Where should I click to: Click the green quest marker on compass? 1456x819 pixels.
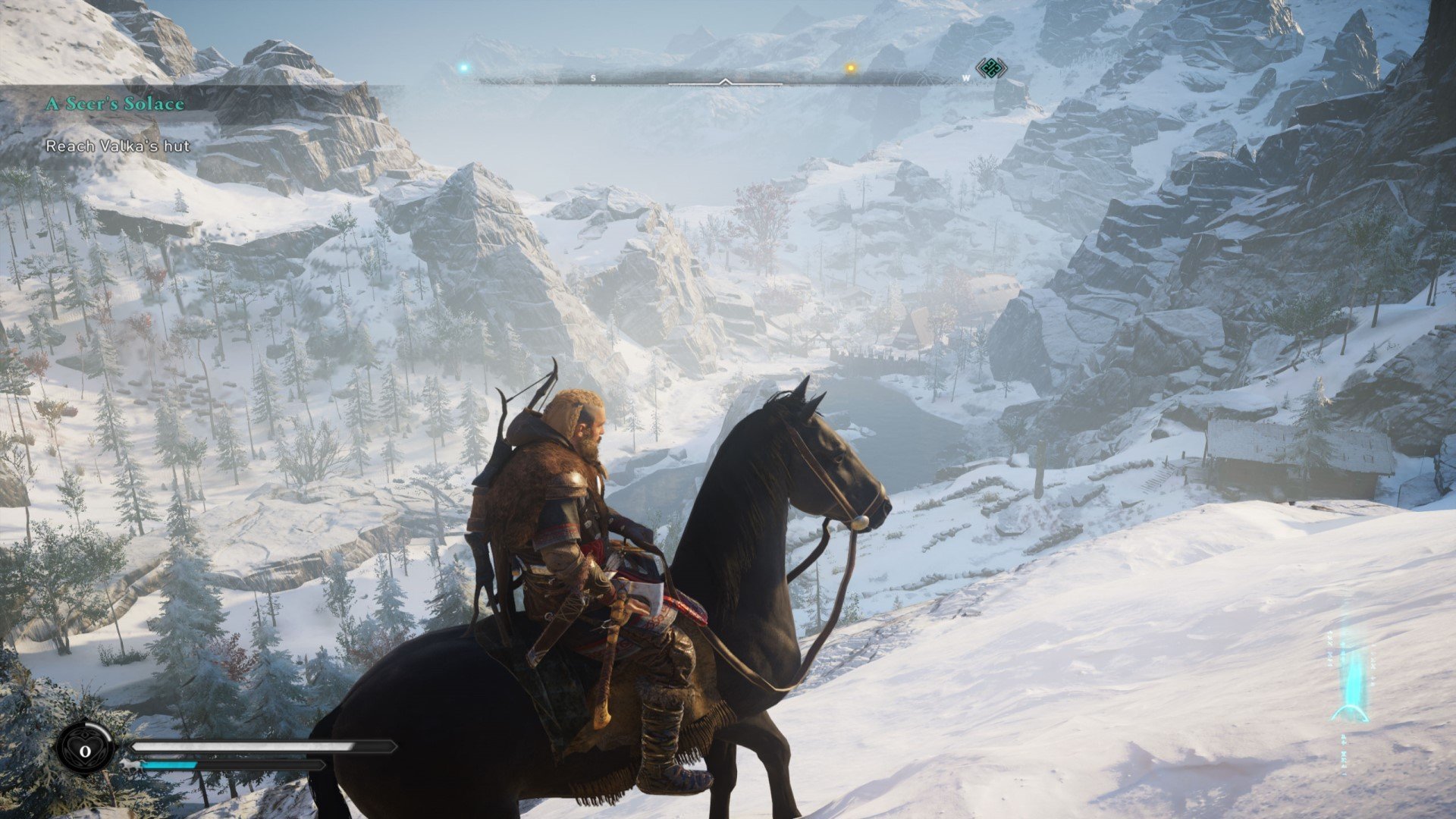point(990,69)
